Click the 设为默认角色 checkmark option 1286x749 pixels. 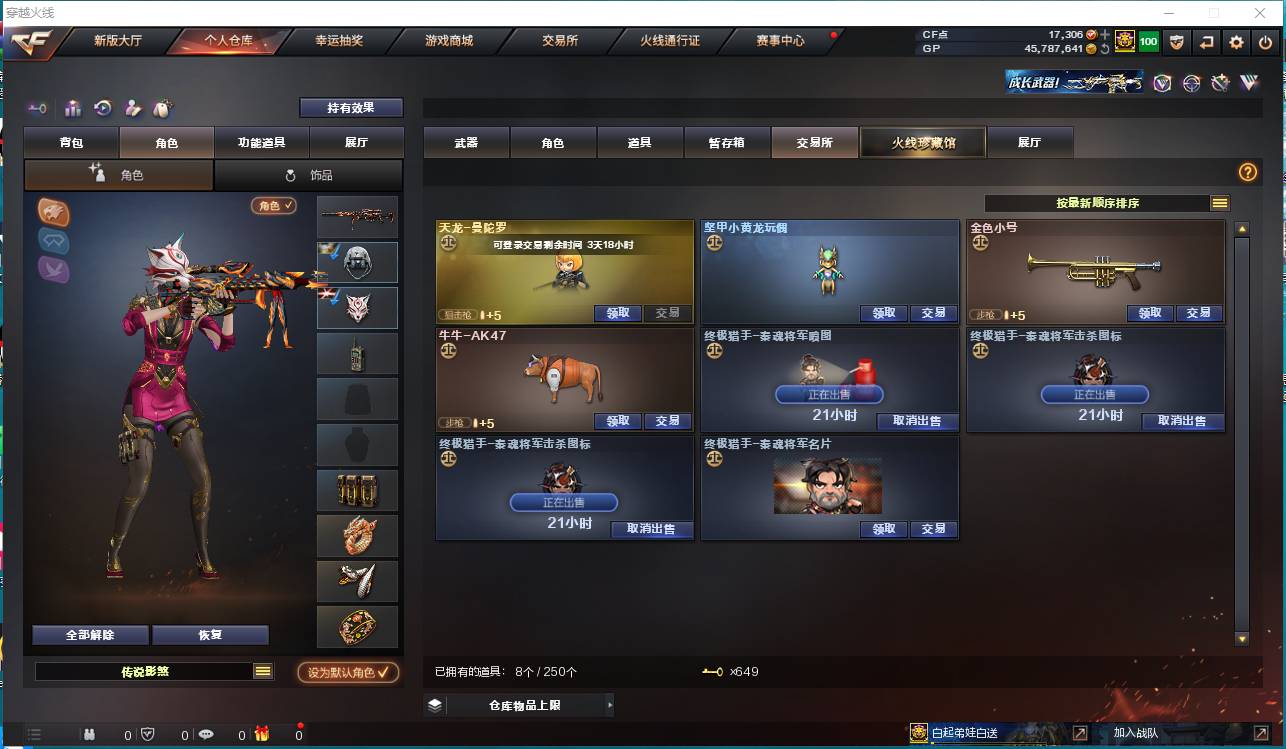click(x=349, y=672)
